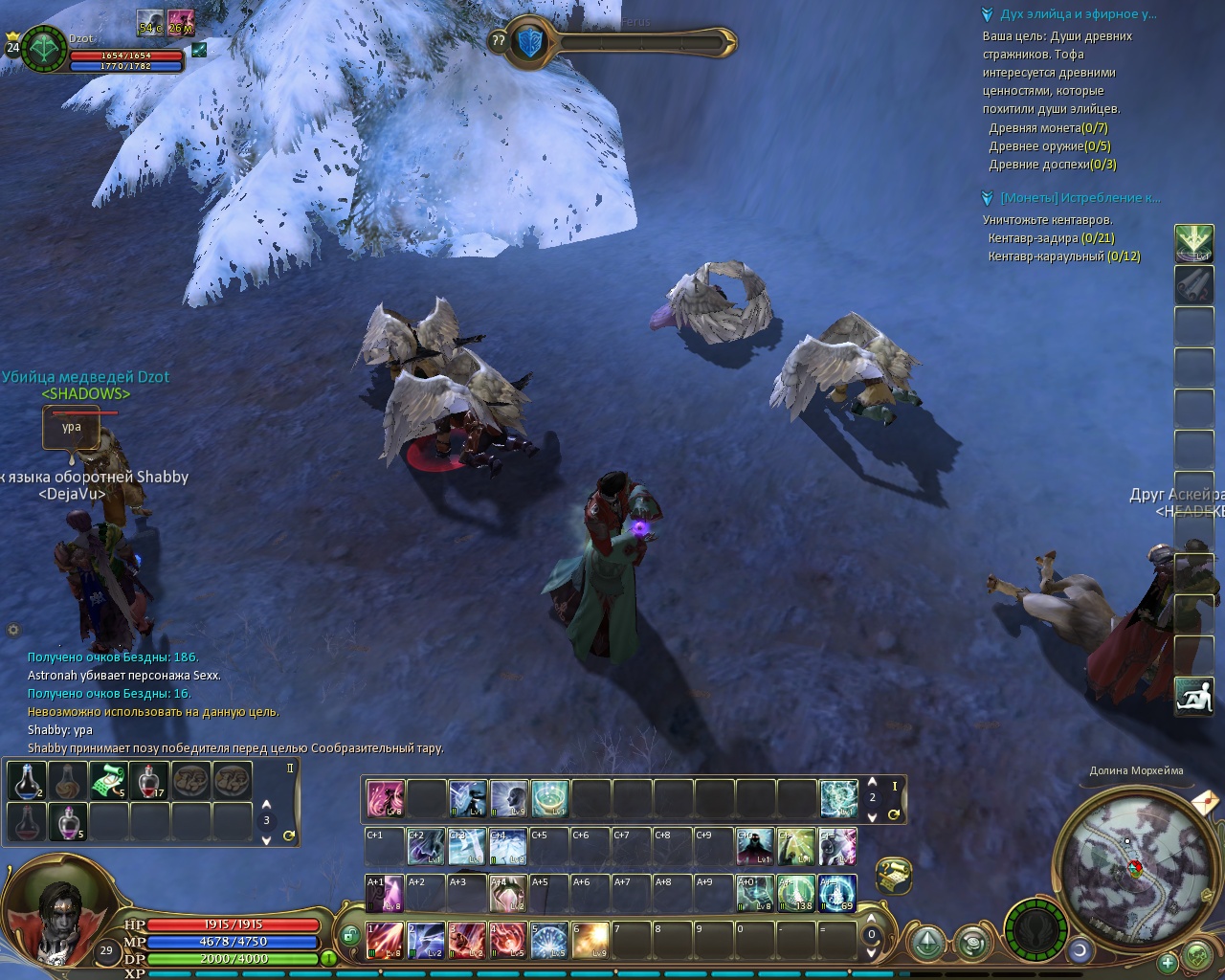Drink the blue mana potion

[x=27, y=781]
